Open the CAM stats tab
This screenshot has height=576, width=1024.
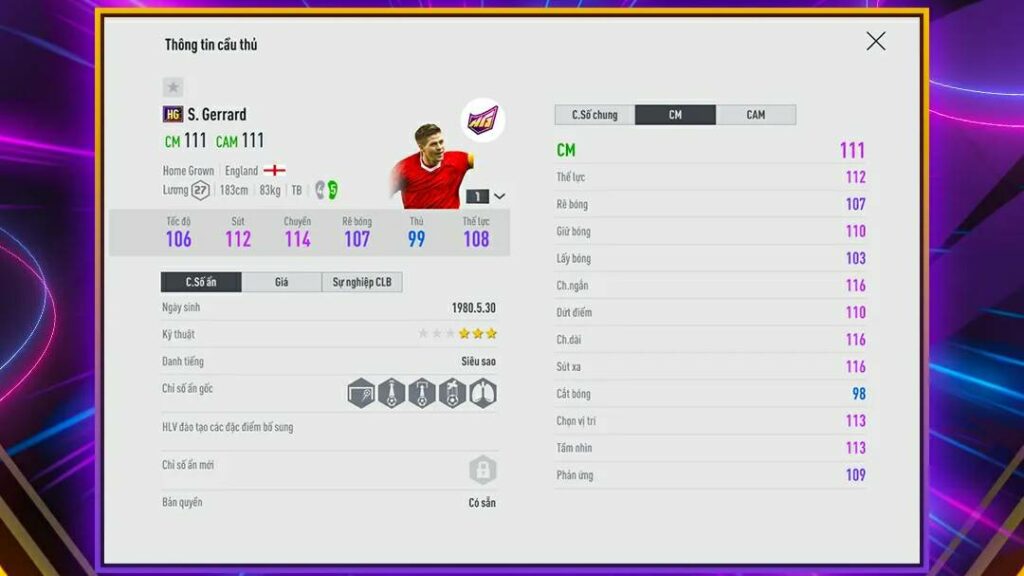click(756, 115)
